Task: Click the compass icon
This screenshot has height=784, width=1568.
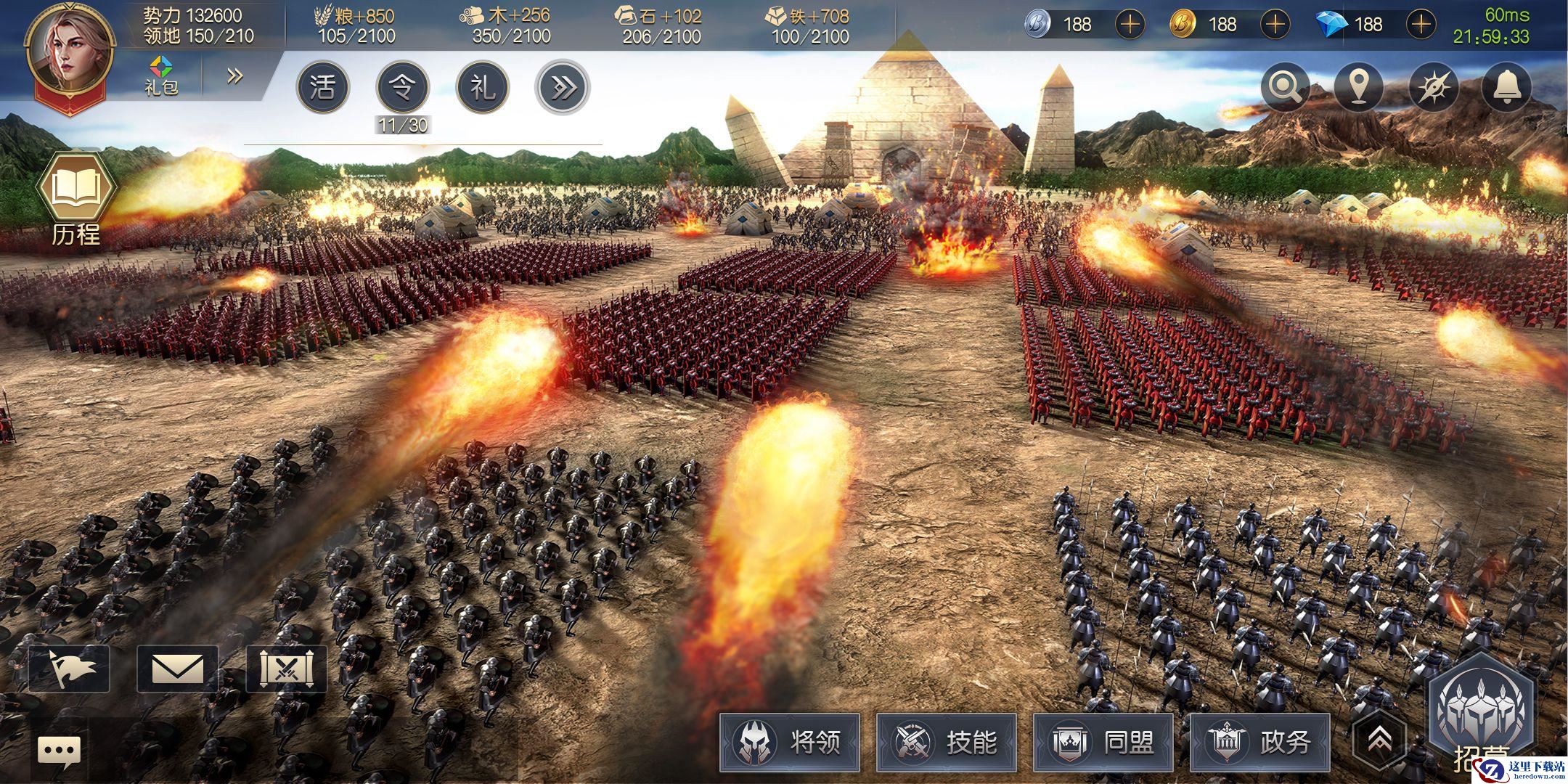Action: click(x=1433, y=88)
